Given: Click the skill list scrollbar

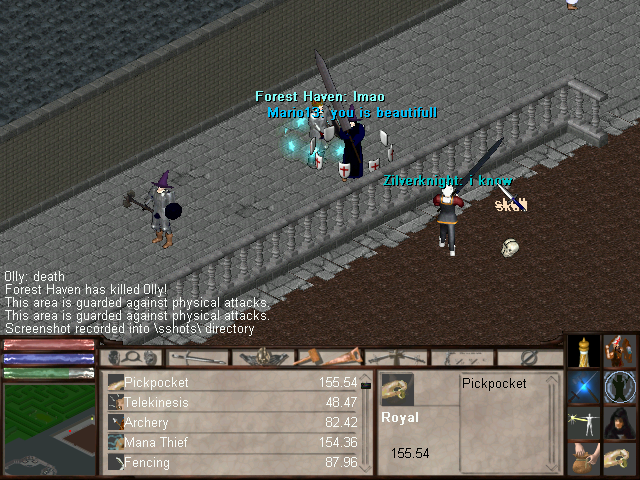Looking at the screenshot, I should click(x=366, y=422).
